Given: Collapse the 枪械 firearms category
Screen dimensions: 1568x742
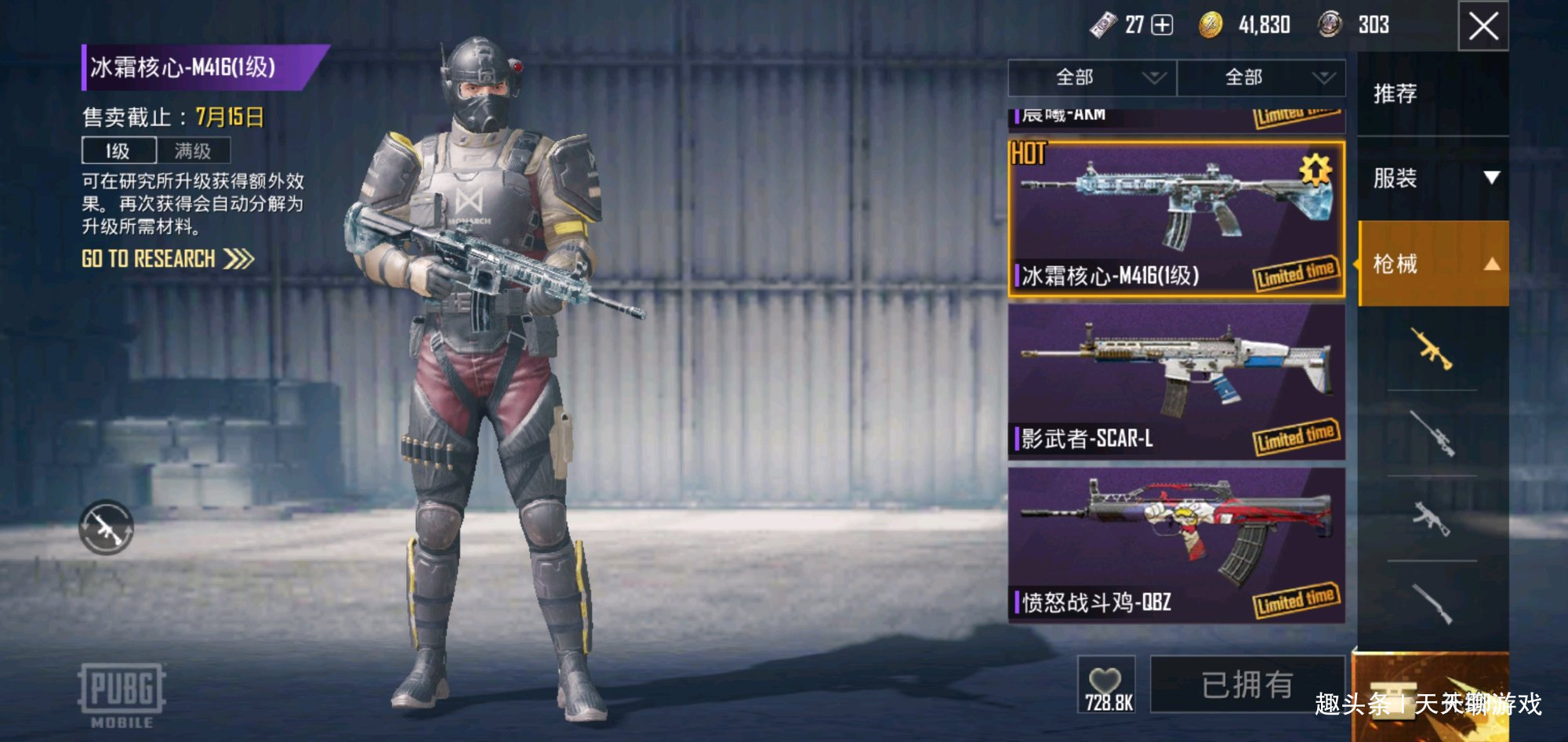Looking at the screenshot, I should 1432,264.
